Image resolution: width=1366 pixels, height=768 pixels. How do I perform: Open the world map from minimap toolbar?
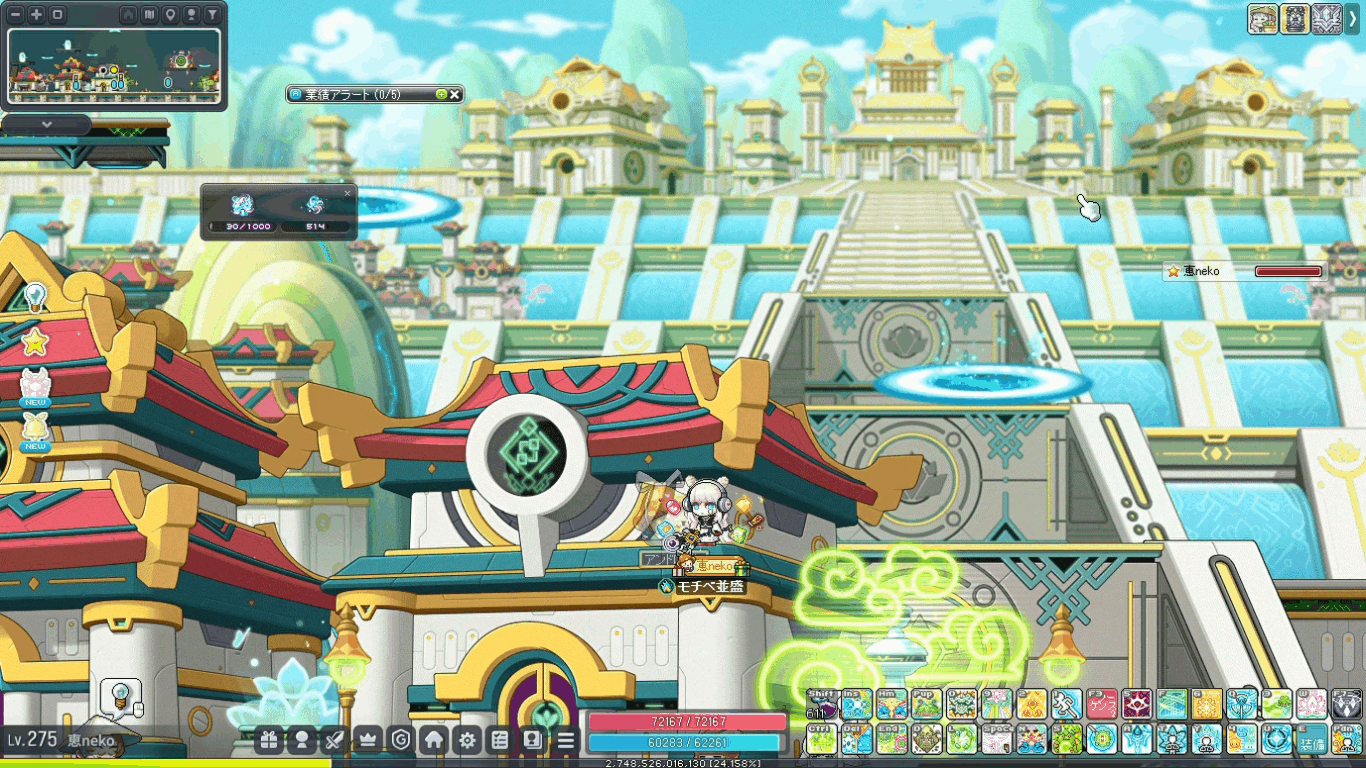pos(150,15)
